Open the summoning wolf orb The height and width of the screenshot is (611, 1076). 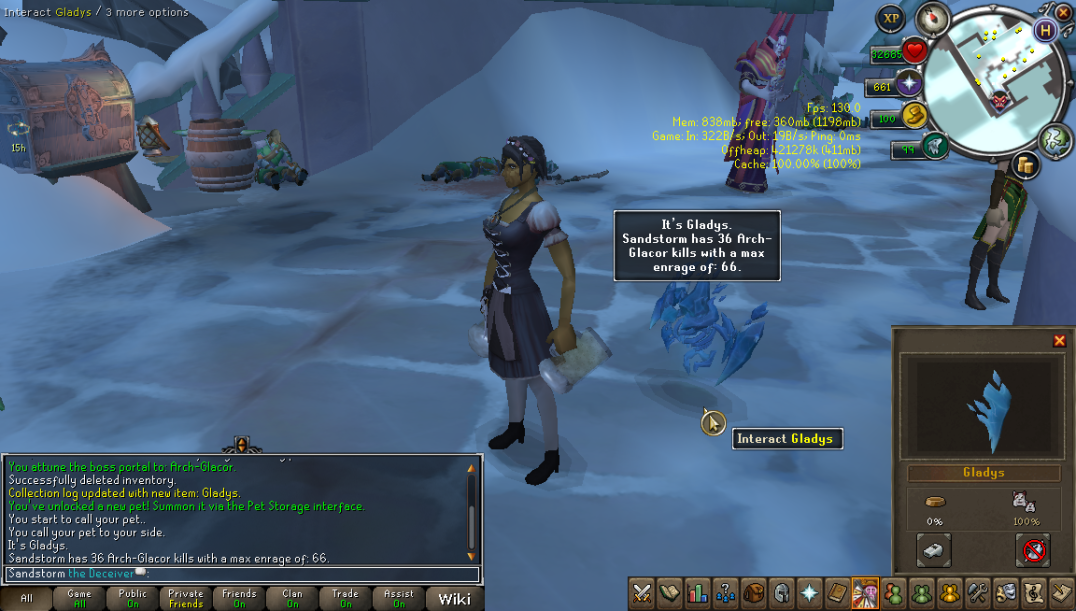[934, 146]
